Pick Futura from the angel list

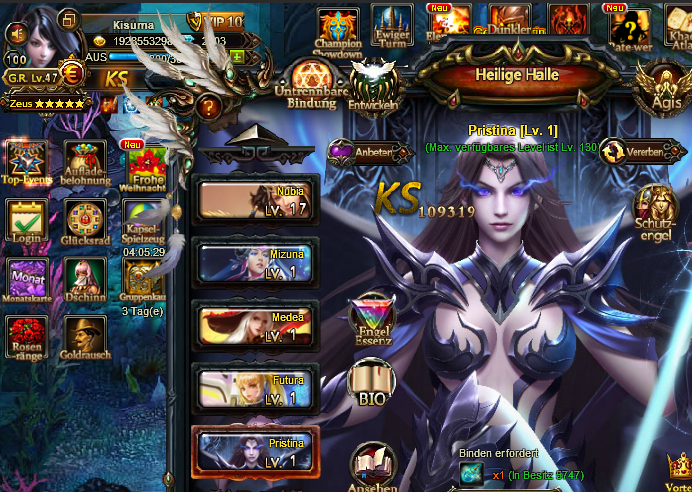click(257, 391)
